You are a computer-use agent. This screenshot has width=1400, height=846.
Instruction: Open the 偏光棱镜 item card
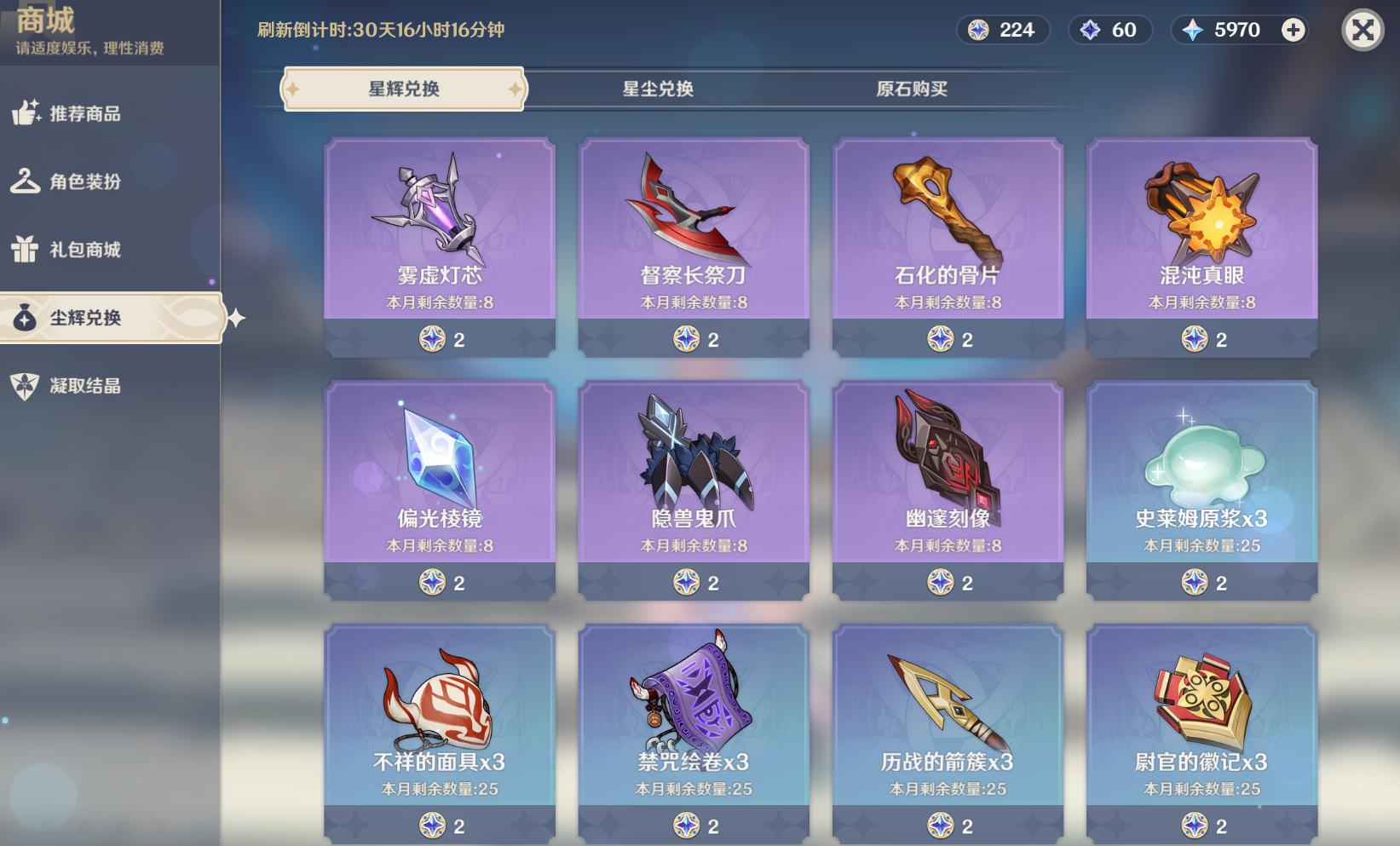[x=440, y=489]
